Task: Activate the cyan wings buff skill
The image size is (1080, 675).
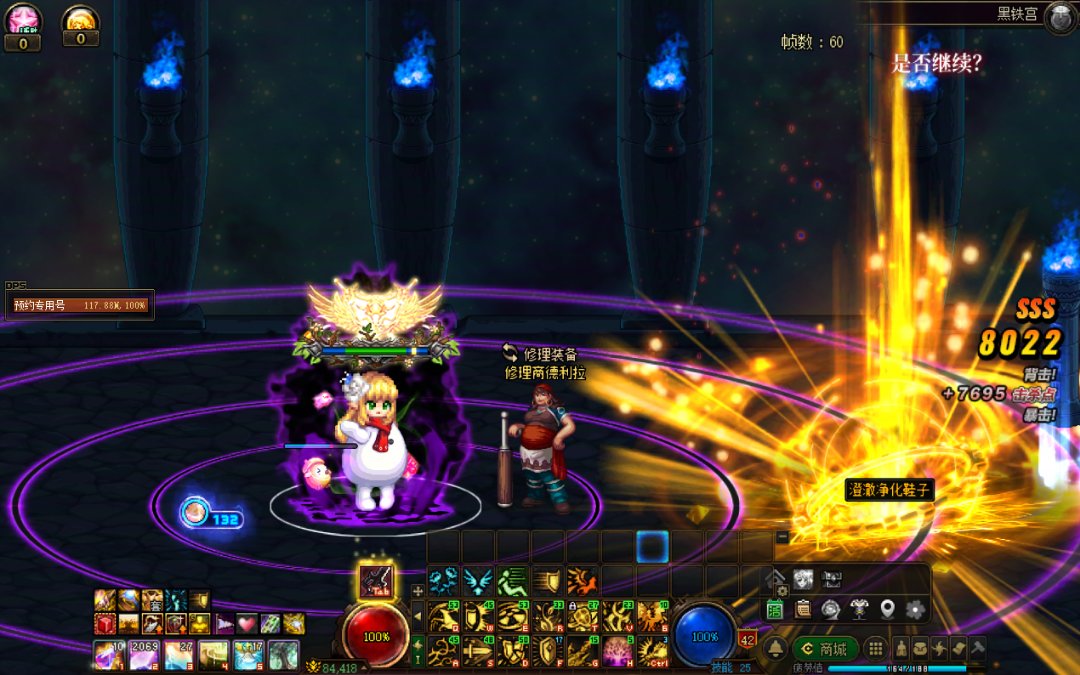Action: pos(478,581)
